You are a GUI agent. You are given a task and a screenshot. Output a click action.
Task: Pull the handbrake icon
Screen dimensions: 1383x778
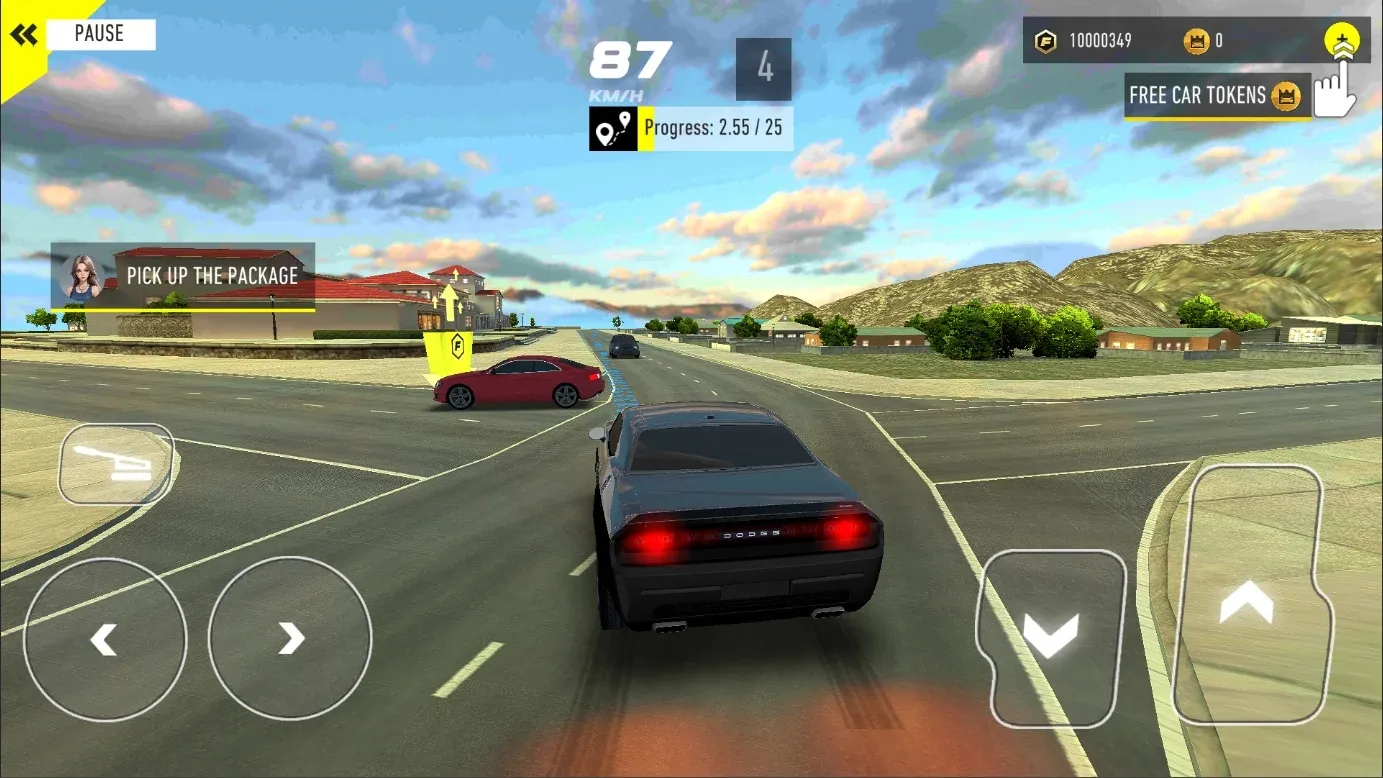coord(116,463)
